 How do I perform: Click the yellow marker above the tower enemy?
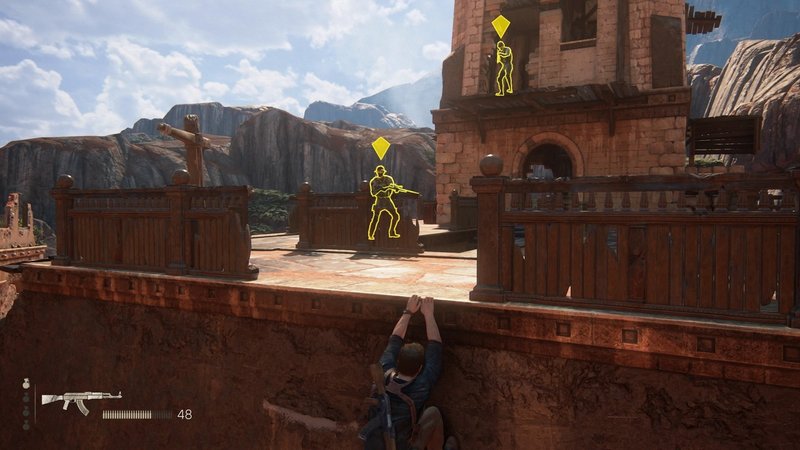[500, 25]
